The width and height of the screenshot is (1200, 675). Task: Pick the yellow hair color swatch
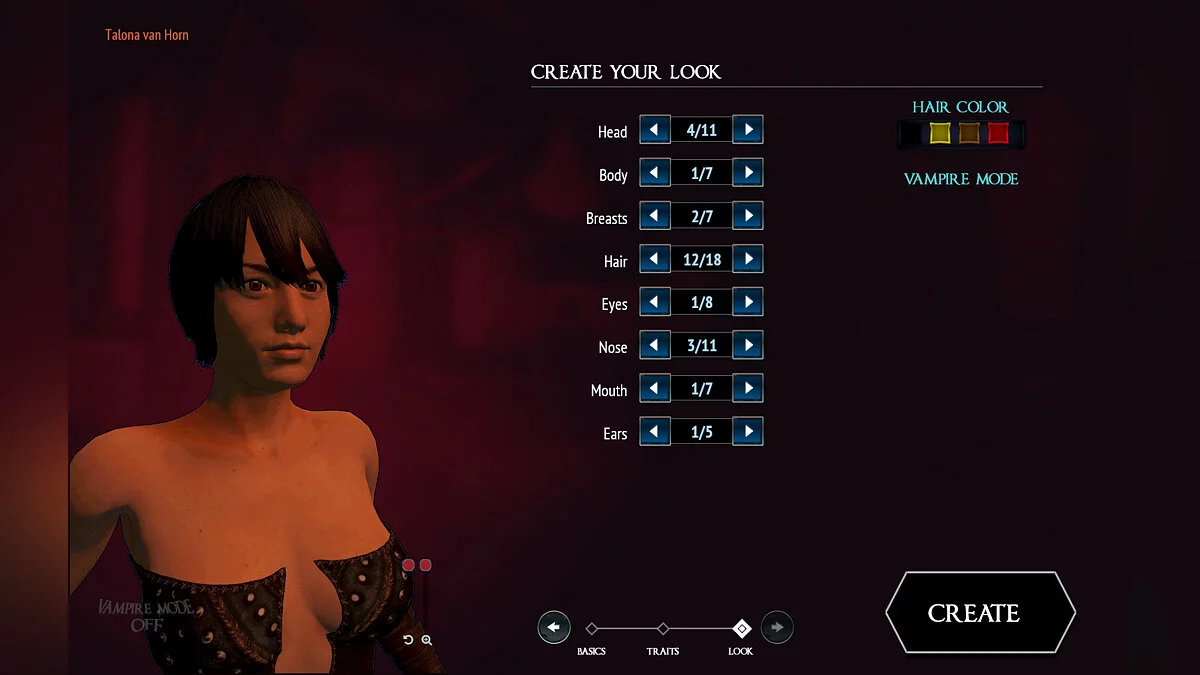coord(940,133)
